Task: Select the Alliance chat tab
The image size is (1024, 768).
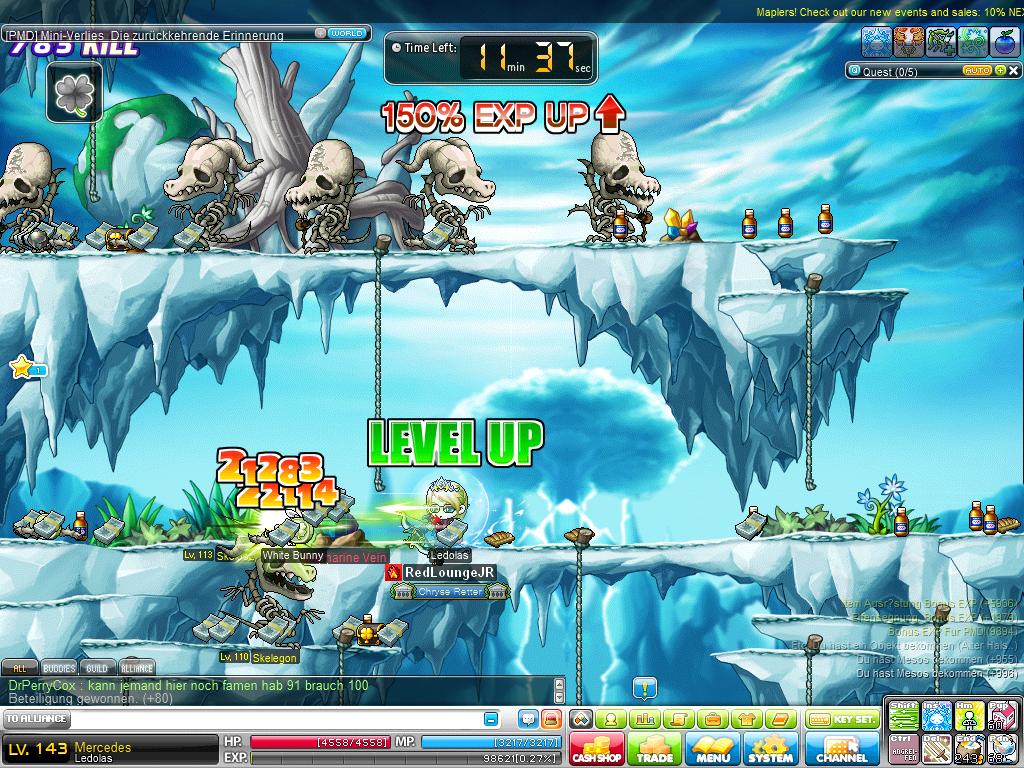Action: point(137,668)
